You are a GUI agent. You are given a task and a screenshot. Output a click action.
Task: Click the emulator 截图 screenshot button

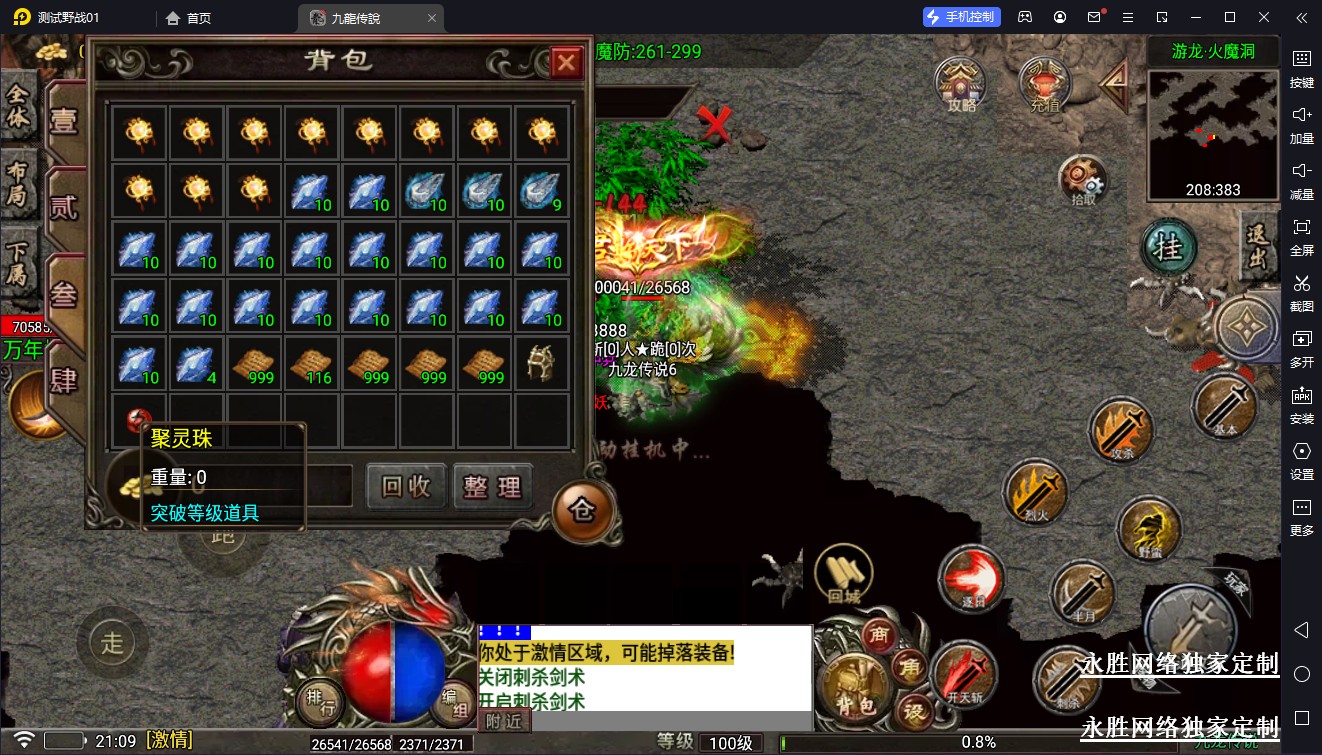1301,292
